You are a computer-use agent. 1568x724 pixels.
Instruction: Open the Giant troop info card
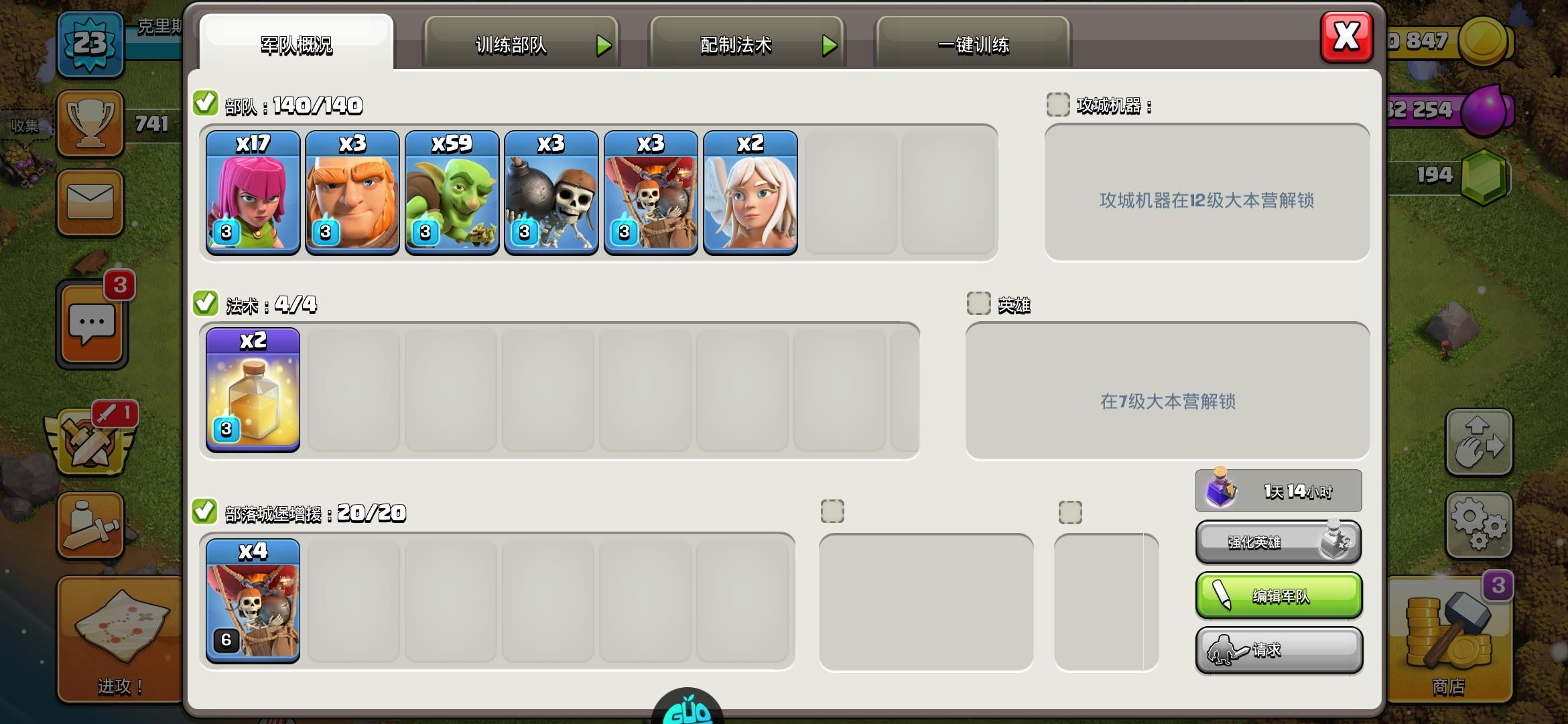point(352,192)
